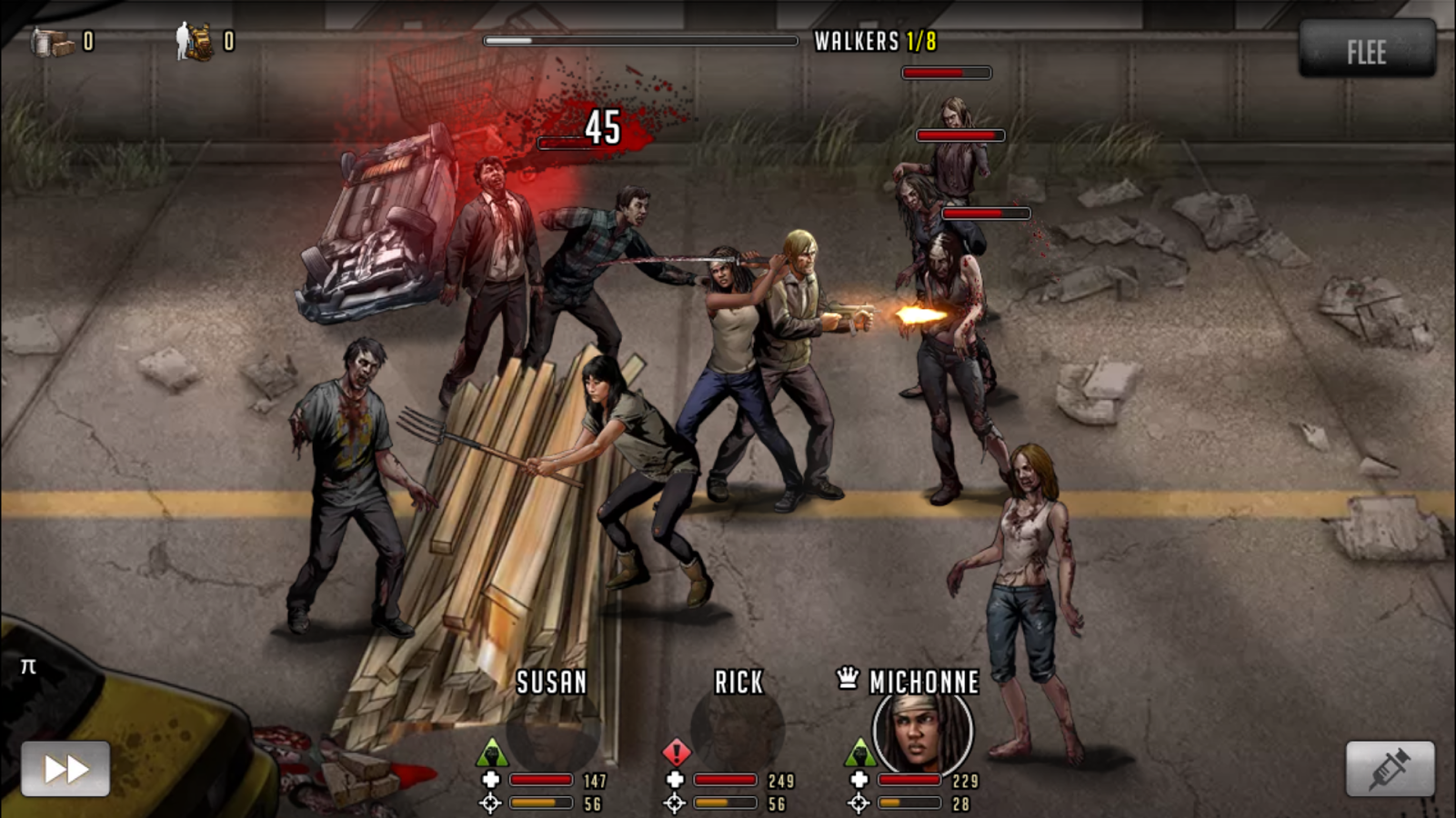Tap the green trait triangle under Susan
The image size is (1456, 818).
pos(491,751)
